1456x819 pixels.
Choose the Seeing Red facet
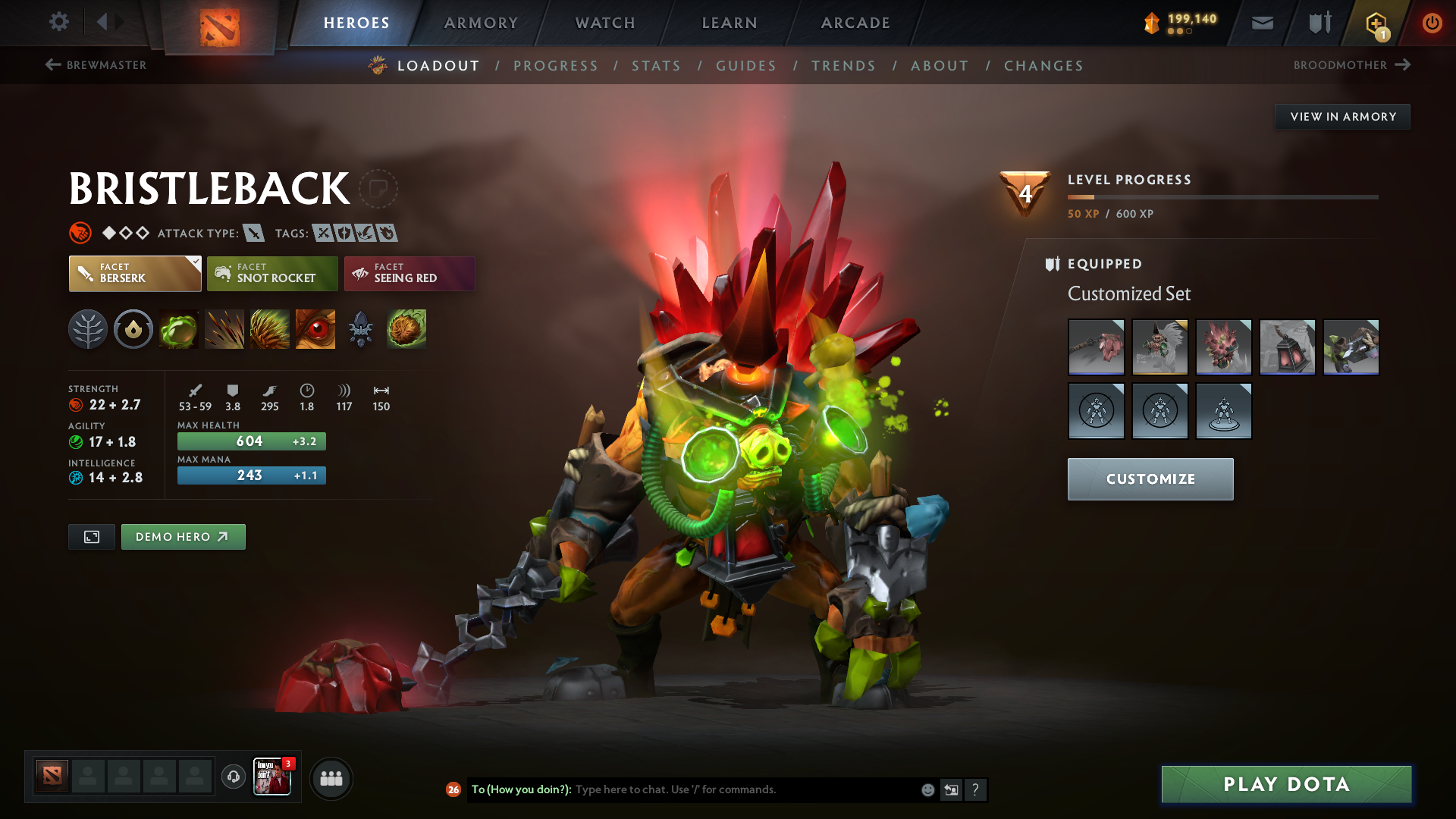coord(409,273)
